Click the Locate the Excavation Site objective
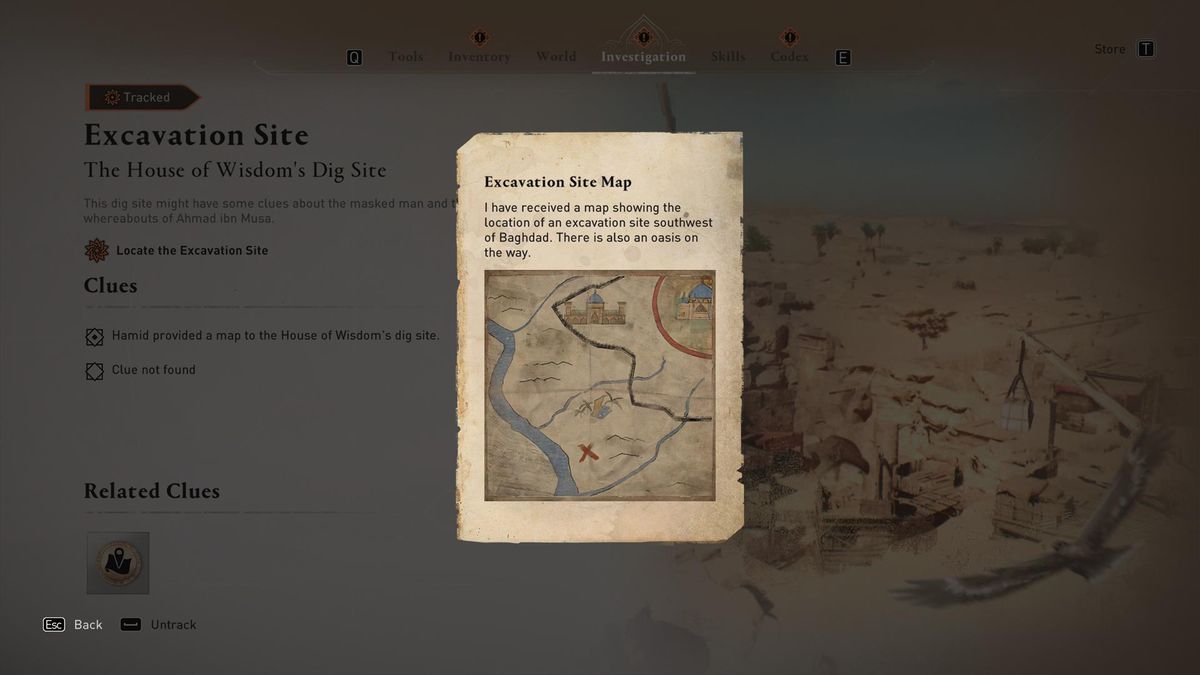1200x675 pixels. pos(192,250)
